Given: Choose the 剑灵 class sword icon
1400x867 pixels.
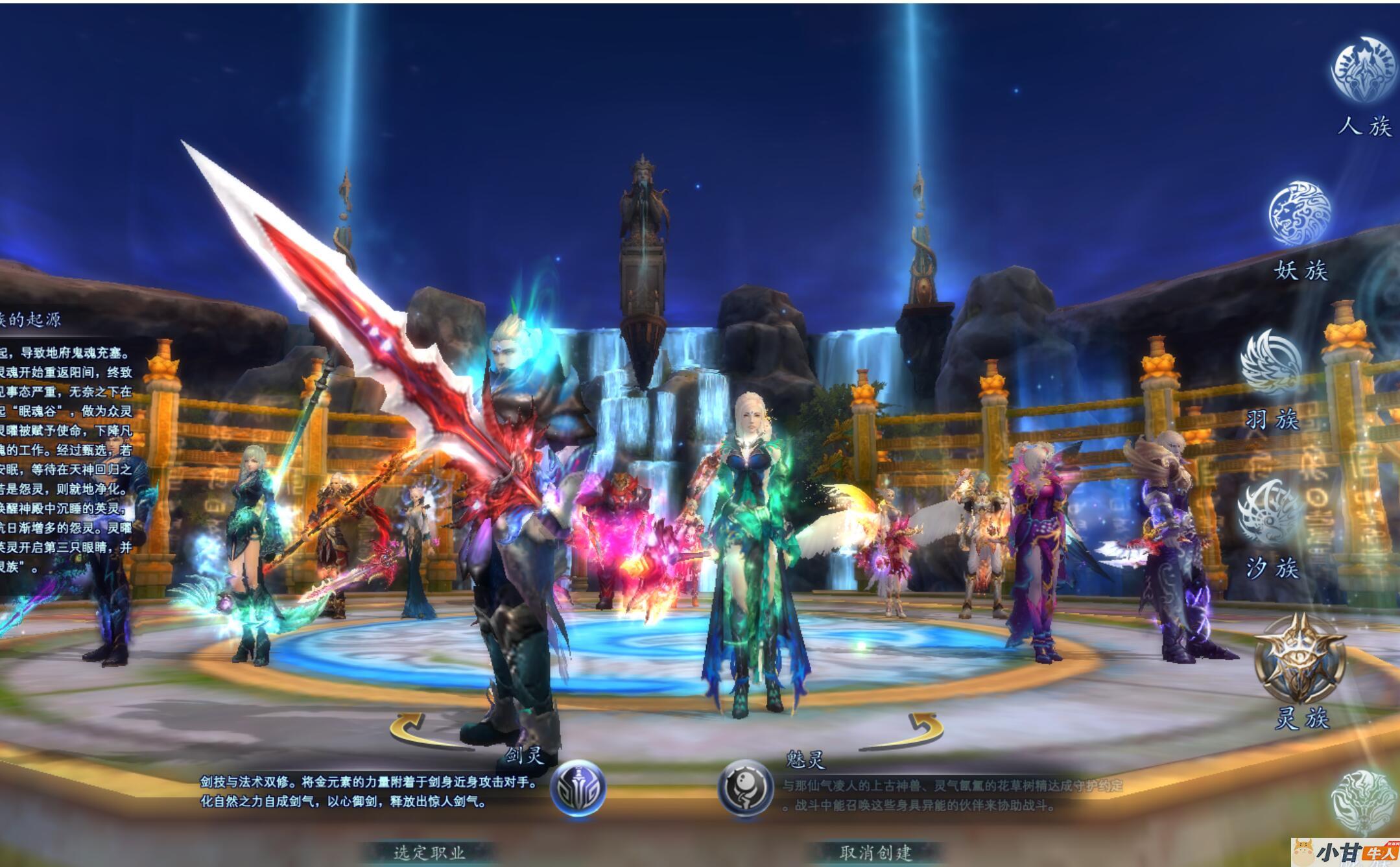Looking at the screenshot, I should (578, 788).
